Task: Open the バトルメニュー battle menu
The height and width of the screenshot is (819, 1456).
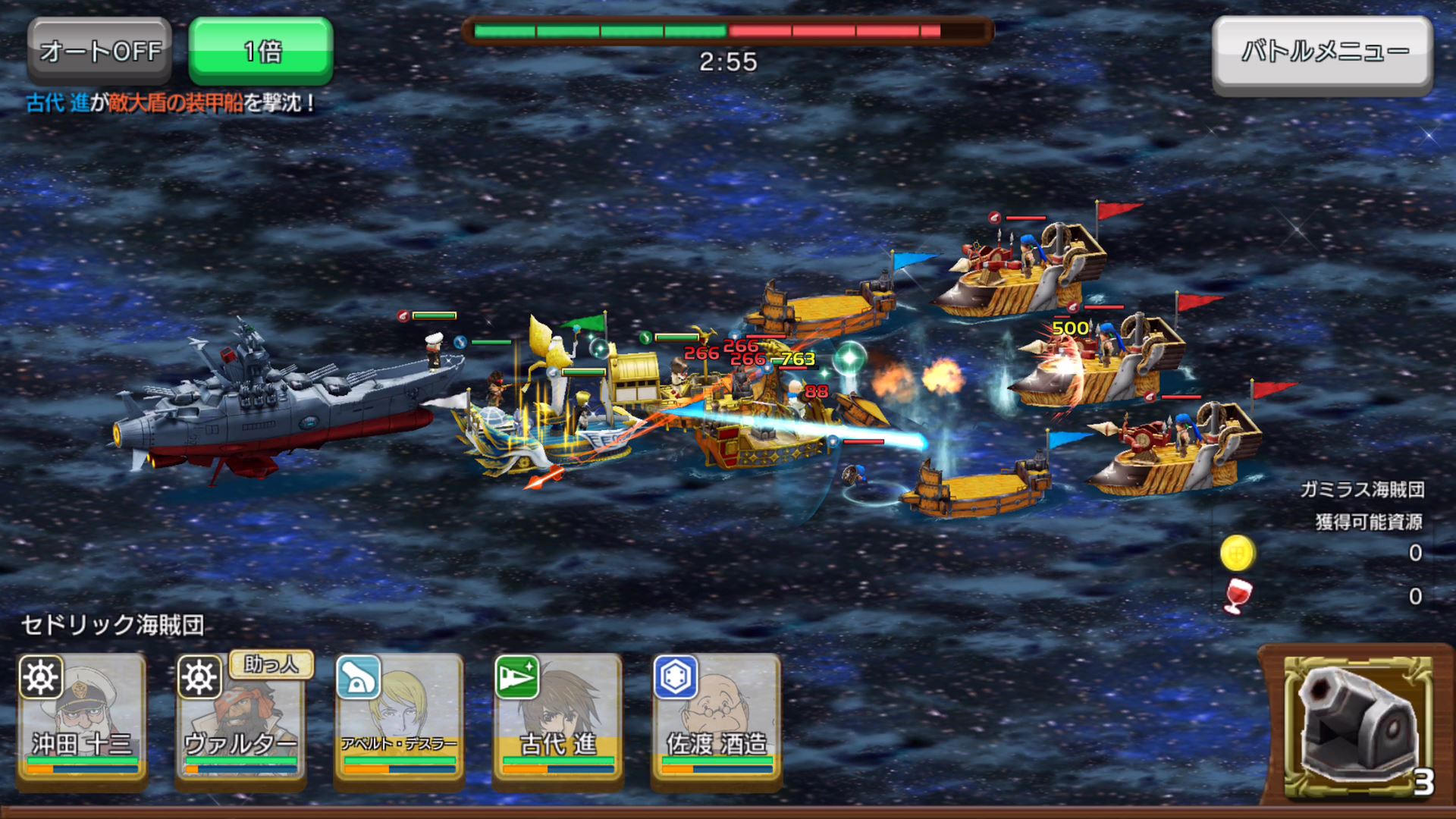Action: pos(1323,53)
